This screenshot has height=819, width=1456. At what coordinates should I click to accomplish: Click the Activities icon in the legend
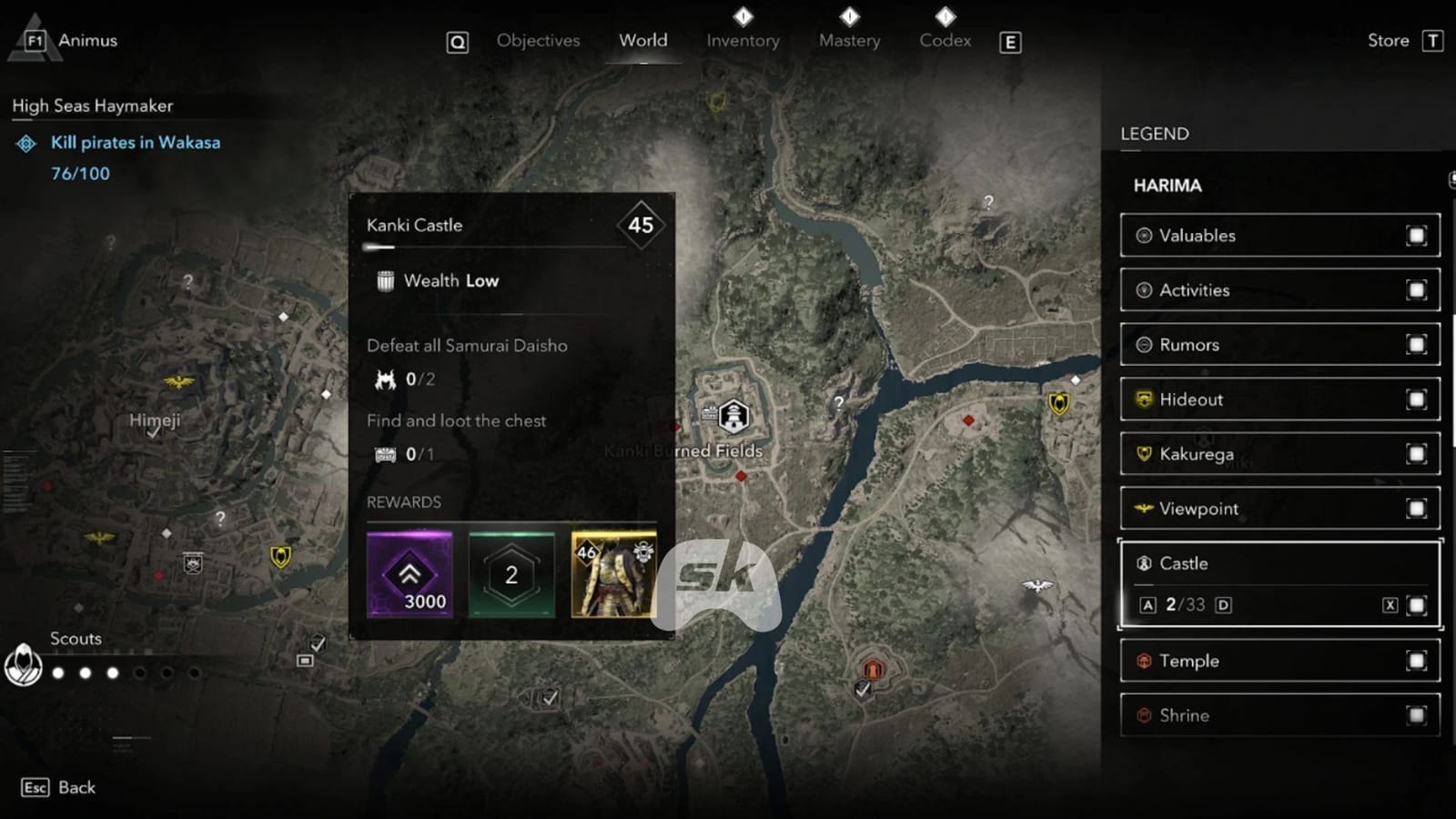(x=1144, y=289)
